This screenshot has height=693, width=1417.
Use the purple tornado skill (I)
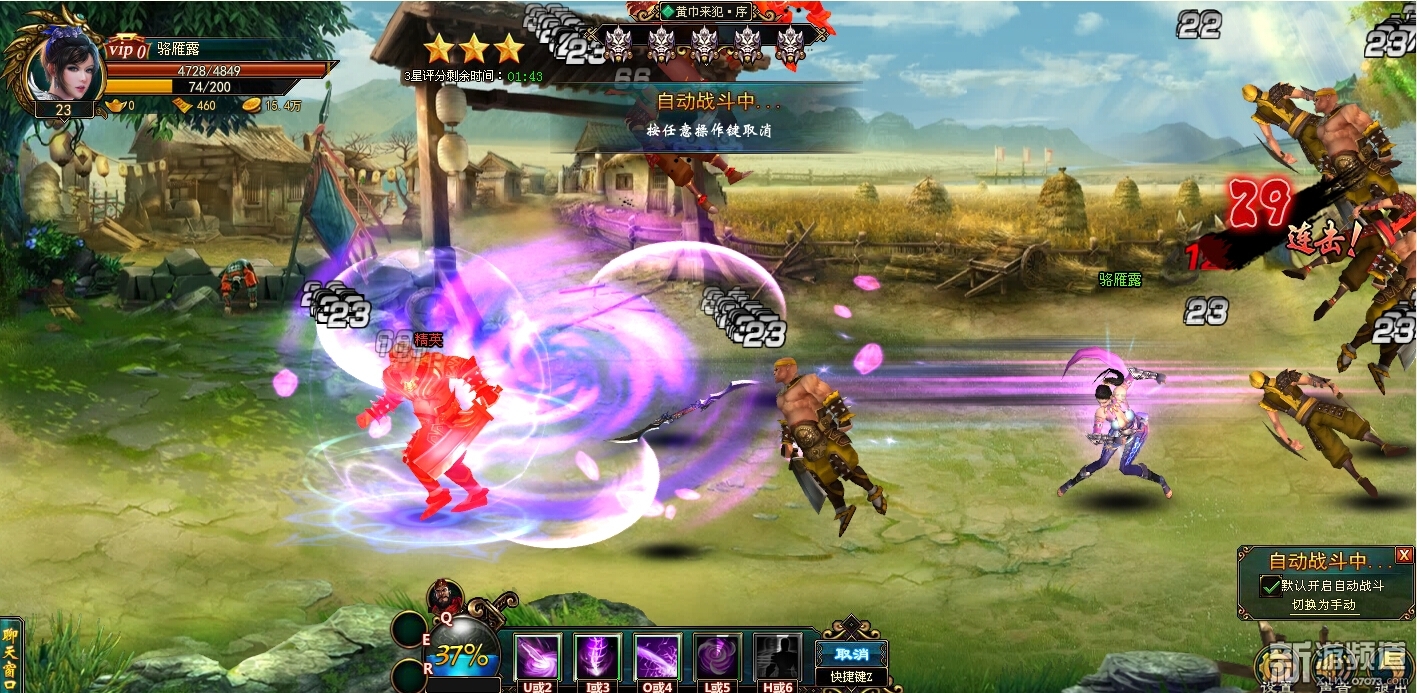[x=598, y=657]
